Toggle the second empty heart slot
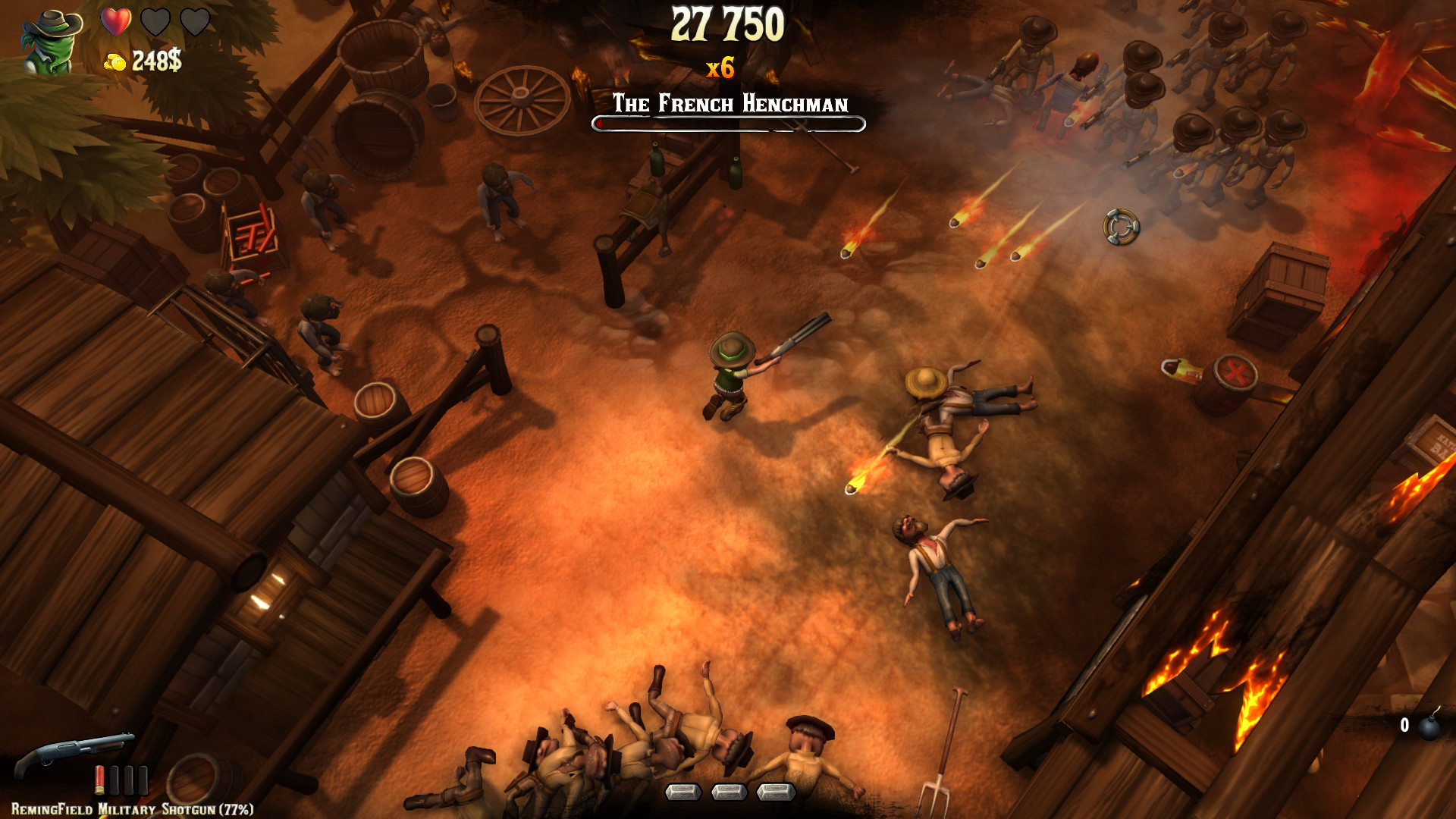This screenshot has height=819, width=1456. (194, 23)
